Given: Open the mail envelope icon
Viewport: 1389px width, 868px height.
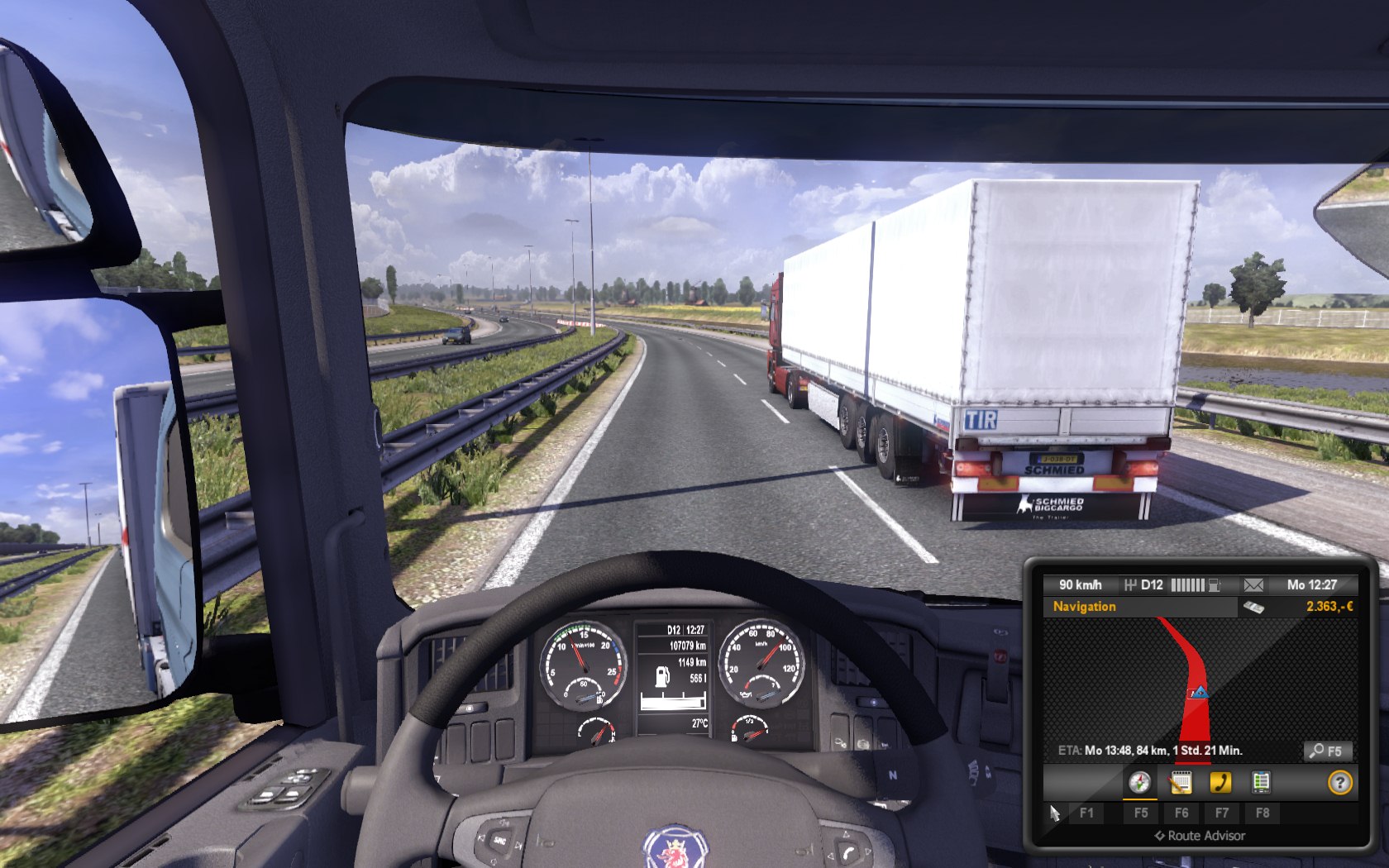Looking at the screenshot, I should [1253, 585].
